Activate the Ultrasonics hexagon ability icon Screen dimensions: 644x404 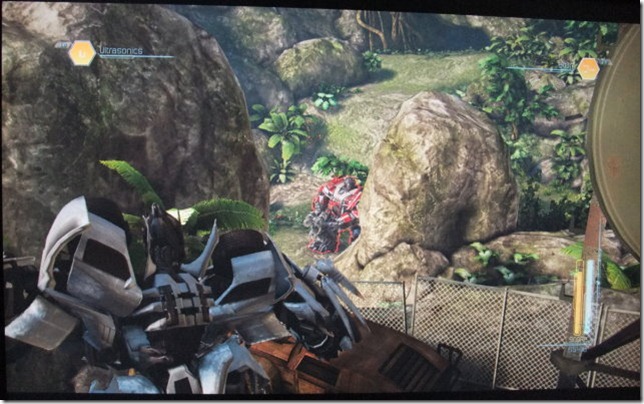(x=82, y=53)
